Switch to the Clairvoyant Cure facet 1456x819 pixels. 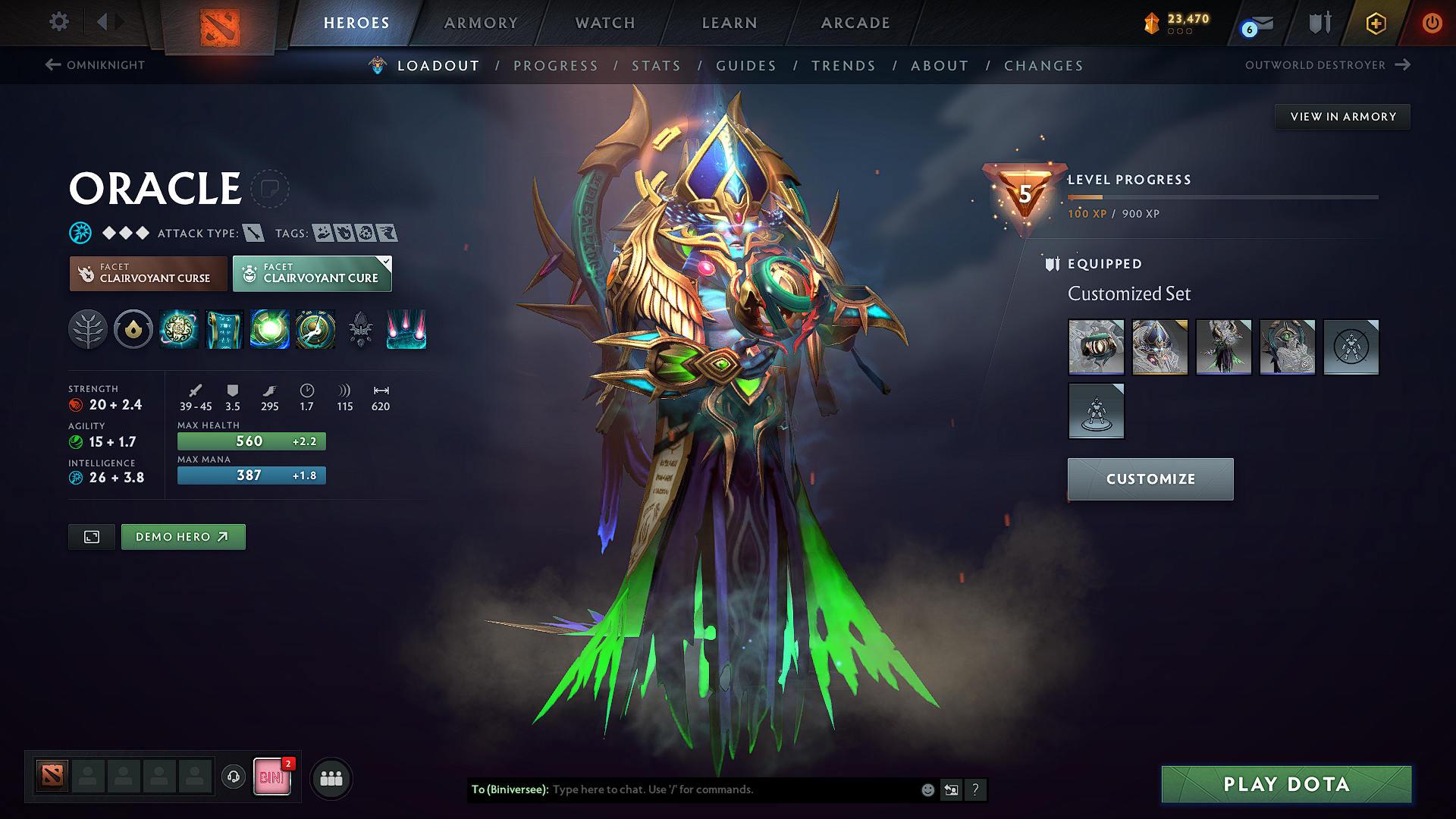[x=312, y=274]
